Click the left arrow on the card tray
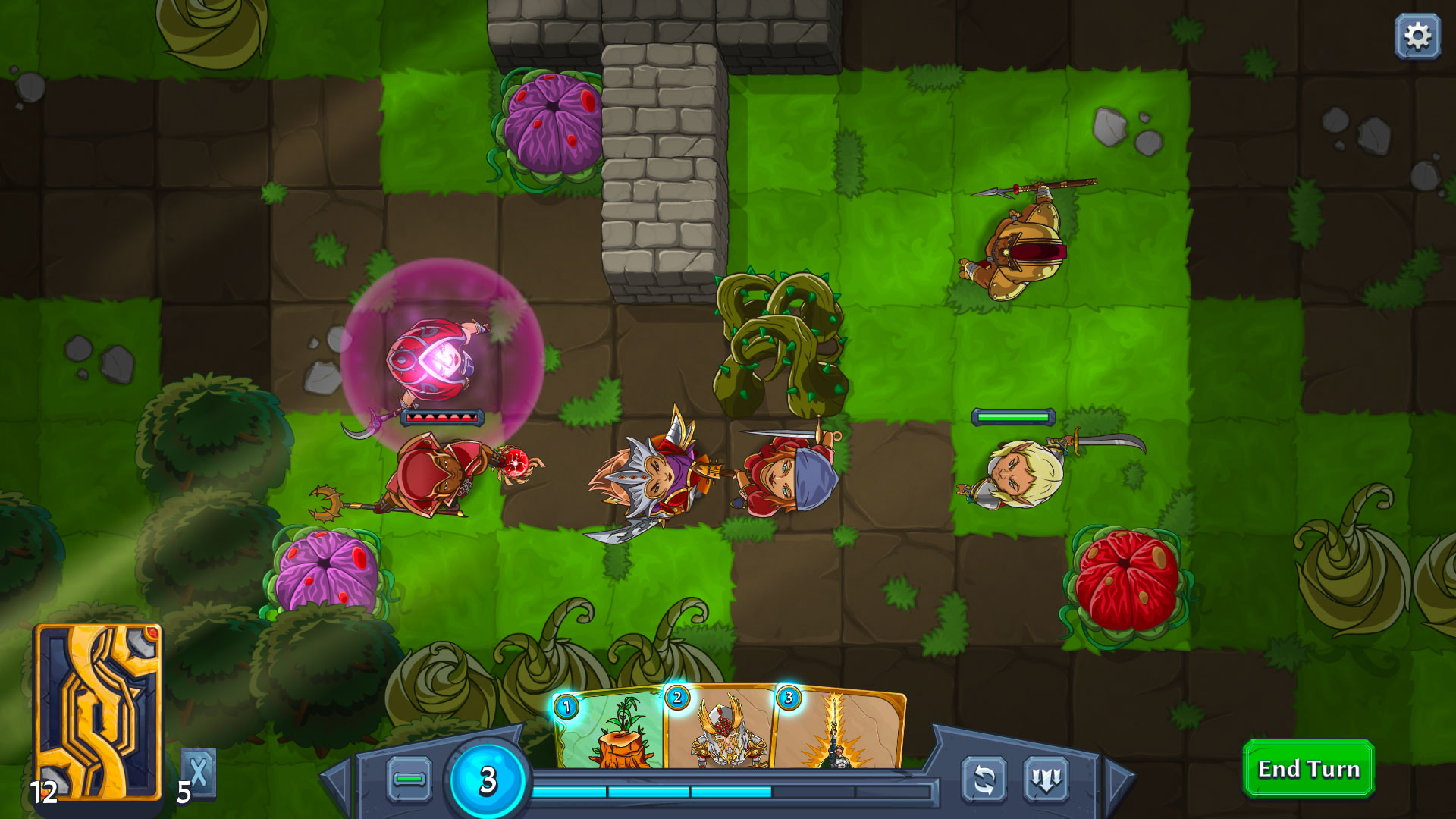This screenshot has height=819, width=1456. pyautogui.click(x=337, y=781)
